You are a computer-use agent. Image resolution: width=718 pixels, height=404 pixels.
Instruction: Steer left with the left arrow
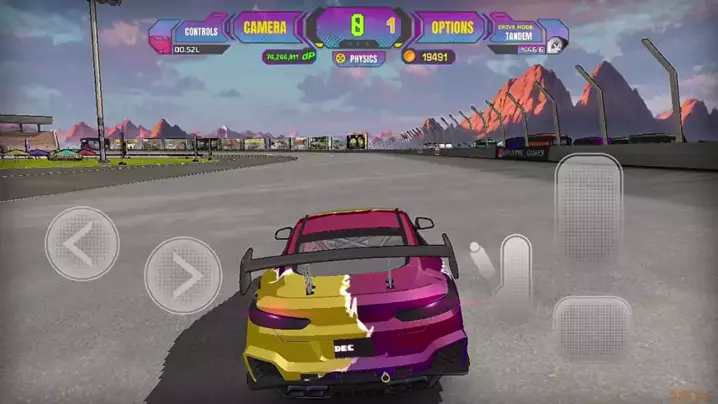point(82,243)
